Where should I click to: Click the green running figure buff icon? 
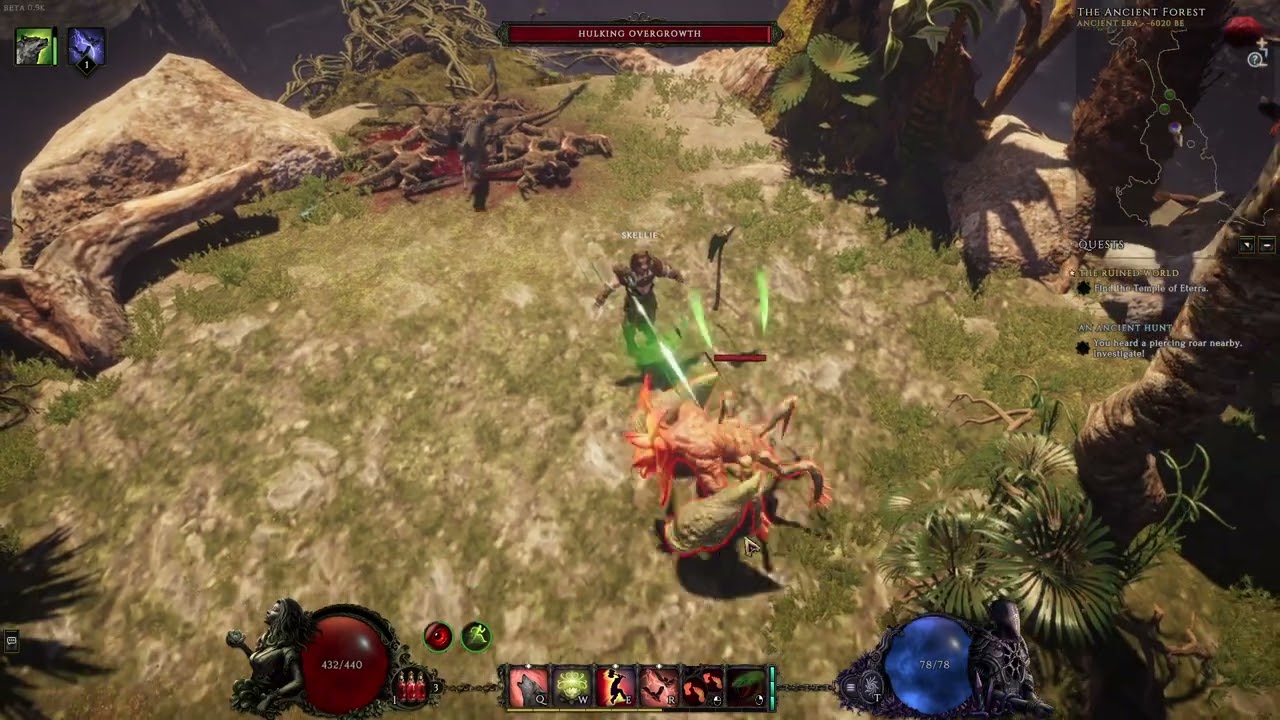click(476, 636)
